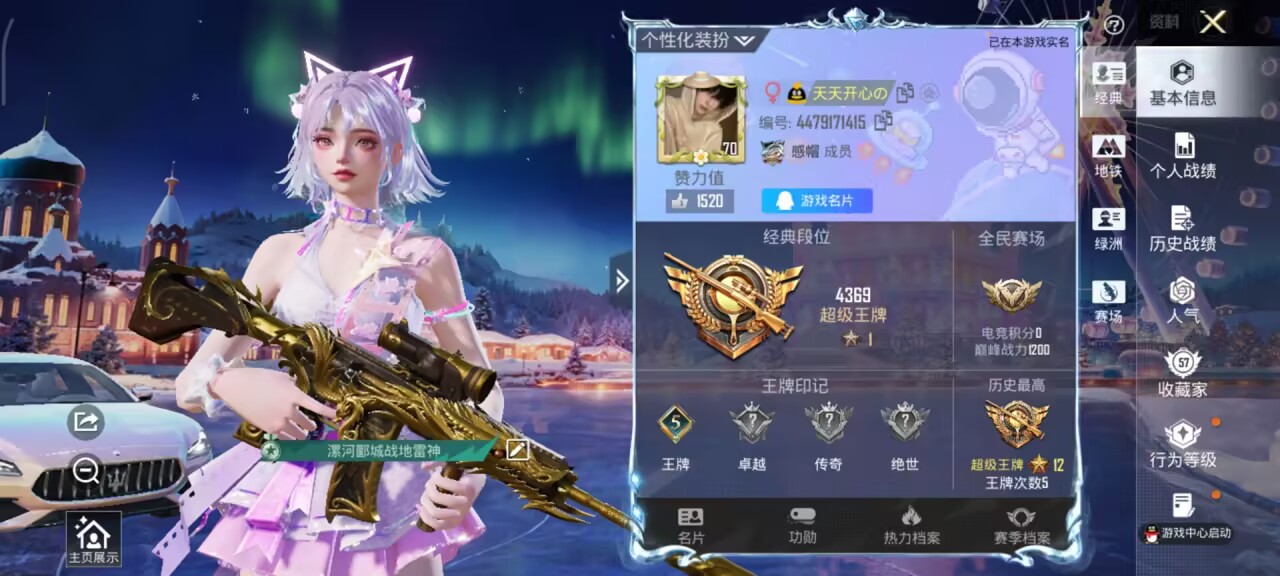Screen dimensions: 1280x576
Task: Show the 赛季档案 season archive
Action: point(1021,526)
